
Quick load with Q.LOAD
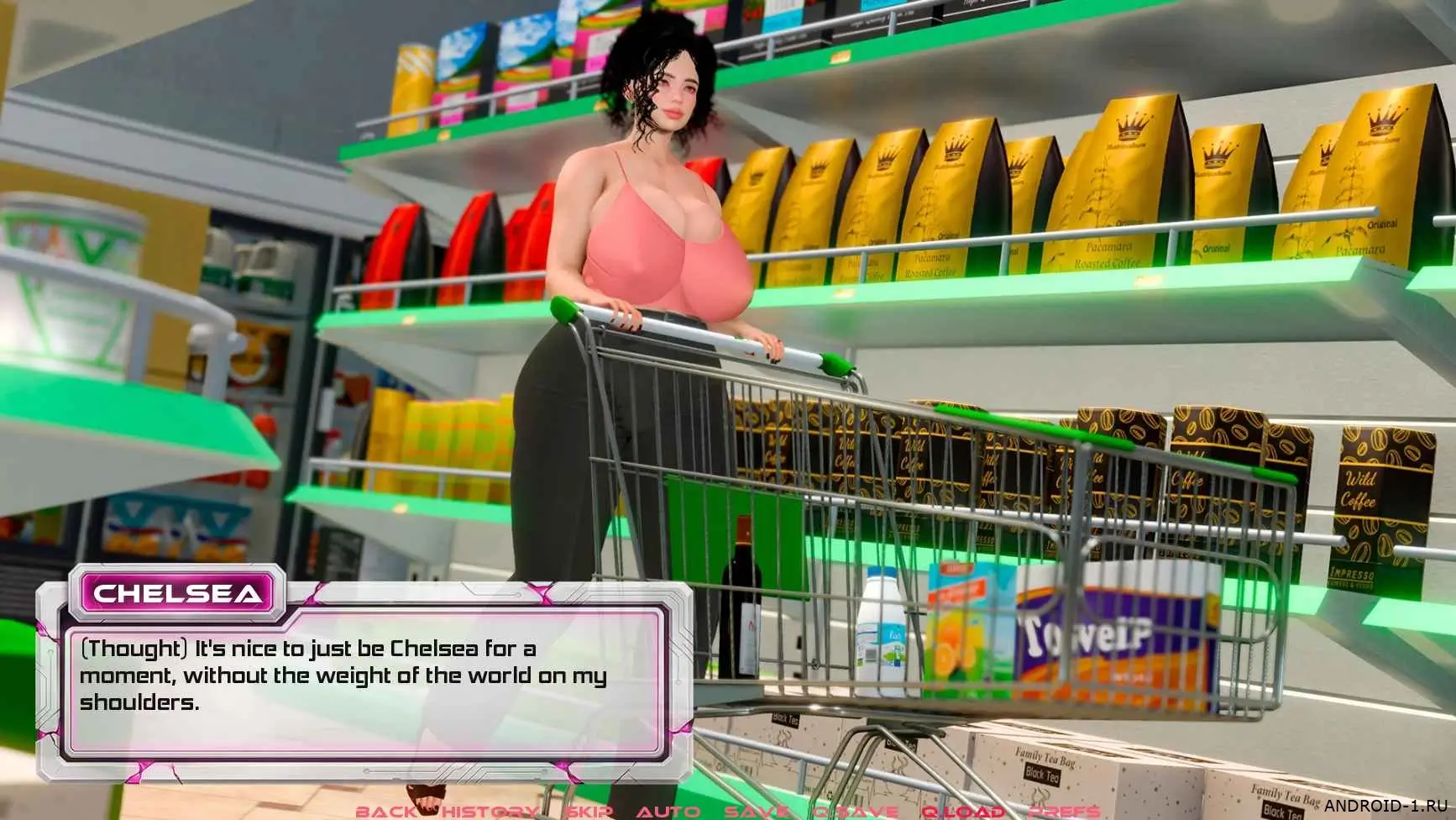[x=963, y=812]
